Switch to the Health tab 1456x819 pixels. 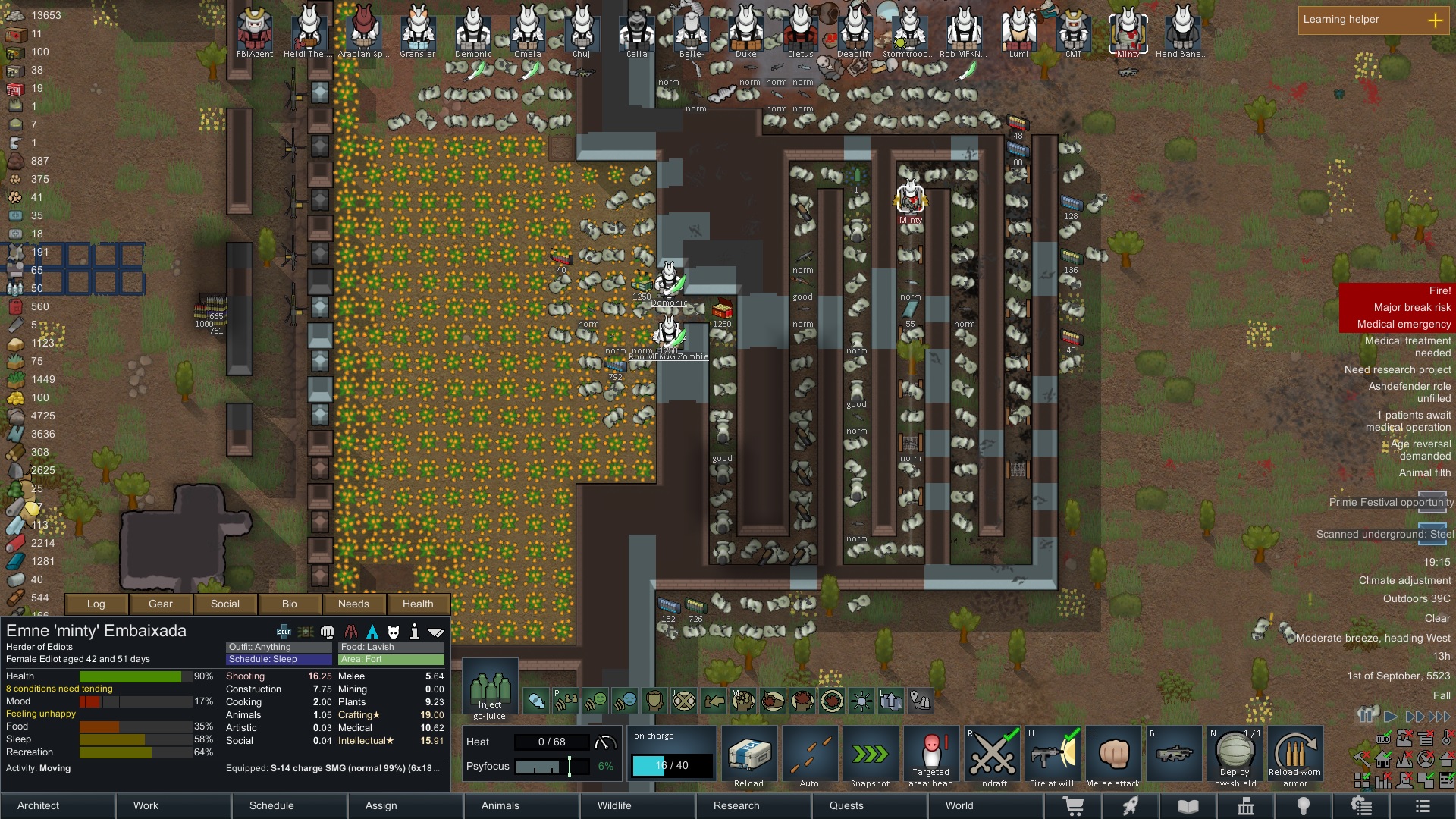pos(418,604)
